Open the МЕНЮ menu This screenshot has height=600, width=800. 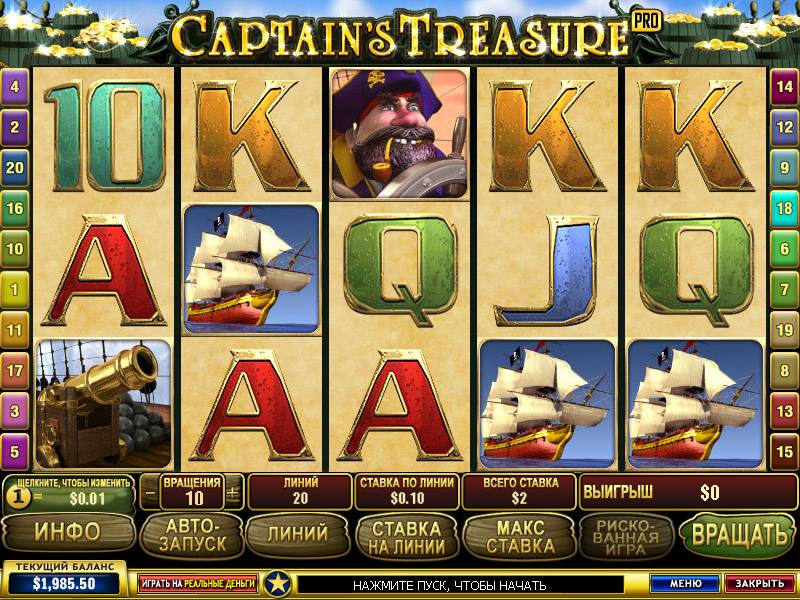(x=685, y=583)
